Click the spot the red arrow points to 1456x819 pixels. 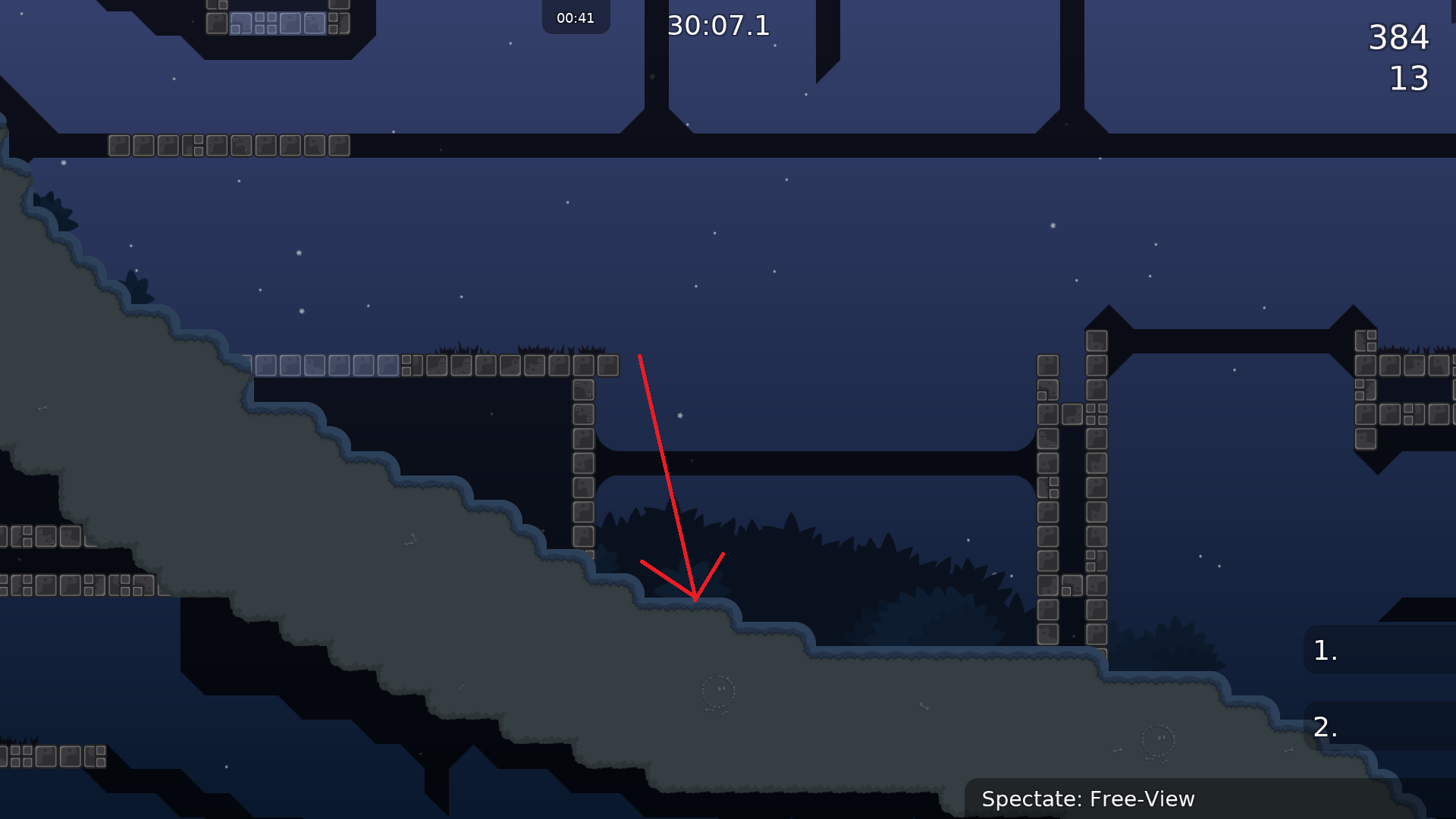click(695, 607)
